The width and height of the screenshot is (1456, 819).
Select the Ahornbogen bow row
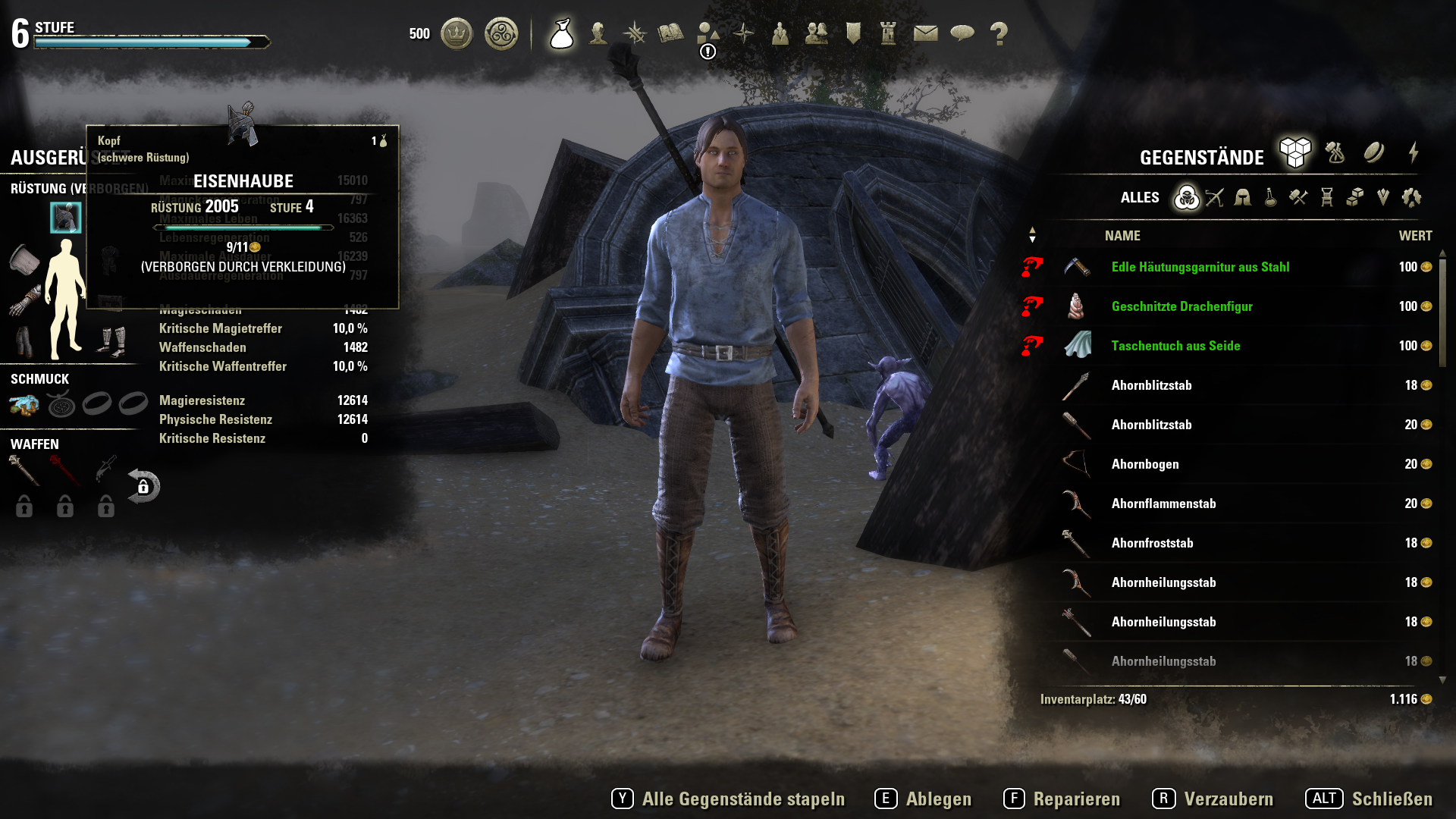click(1145, 464)
